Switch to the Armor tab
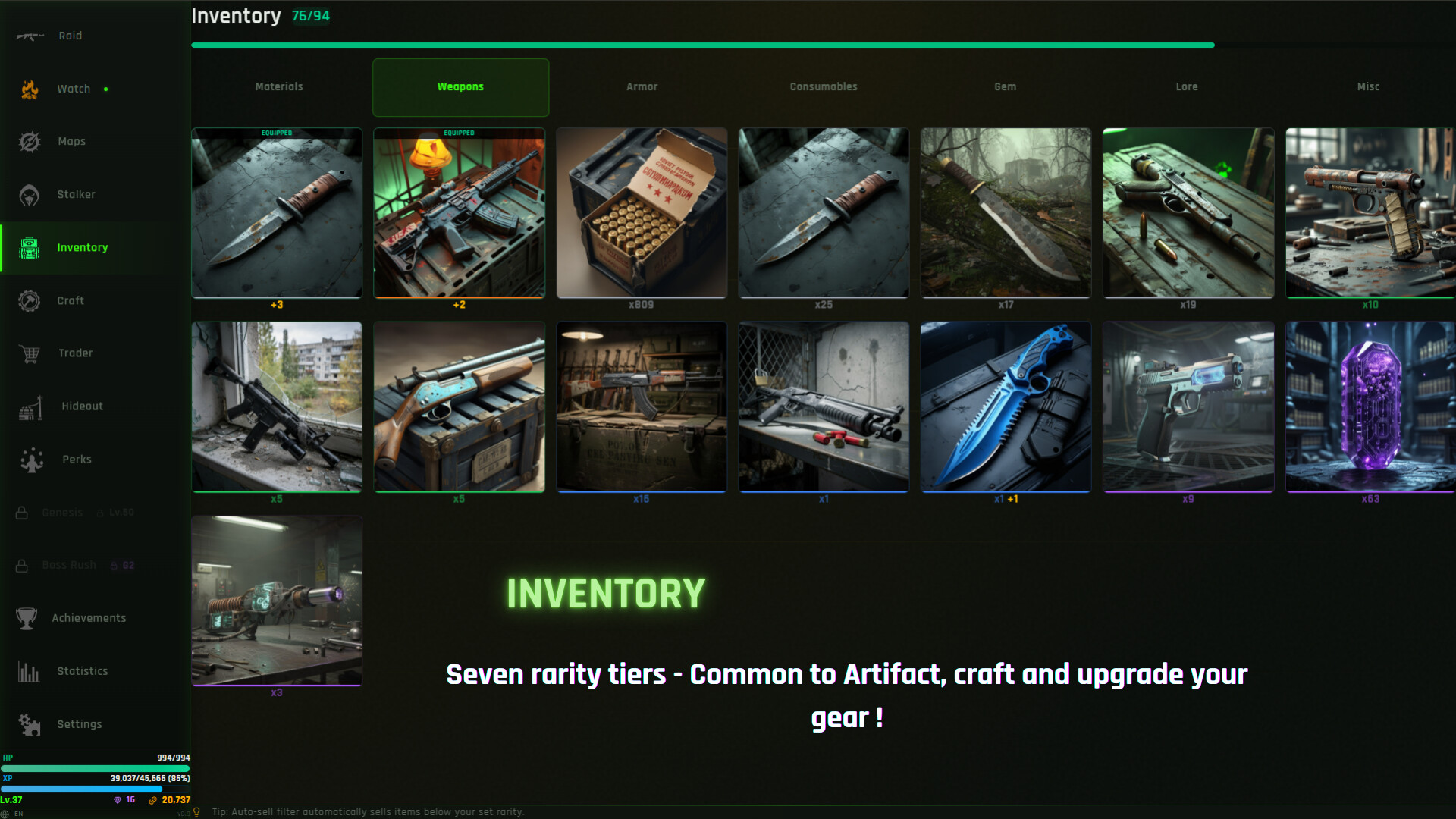Viewport: 1456px width, 819px height. [x=642, y=86]
